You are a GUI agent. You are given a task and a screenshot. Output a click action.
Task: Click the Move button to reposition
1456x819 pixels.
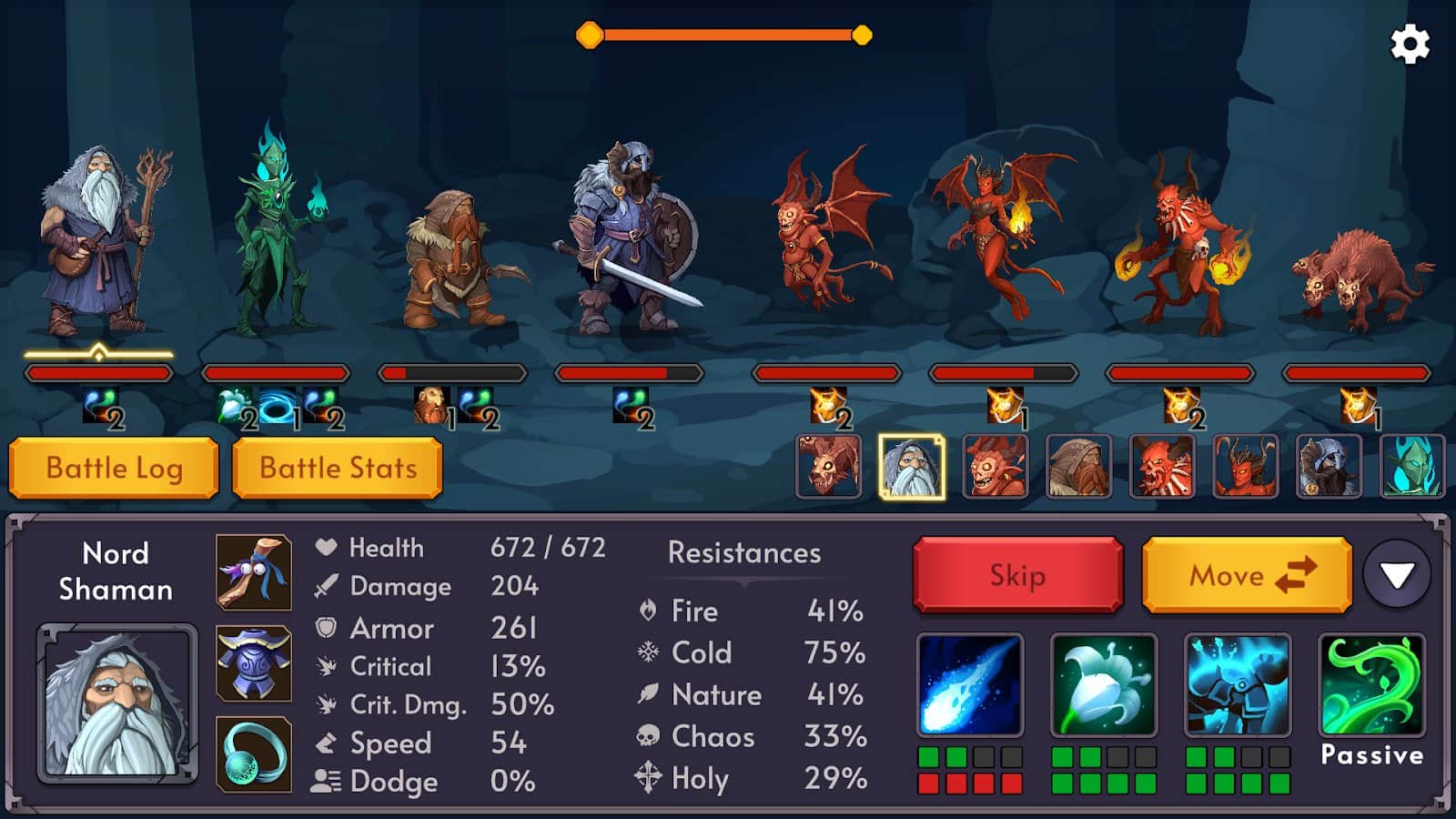click(x=1246, y=575)
